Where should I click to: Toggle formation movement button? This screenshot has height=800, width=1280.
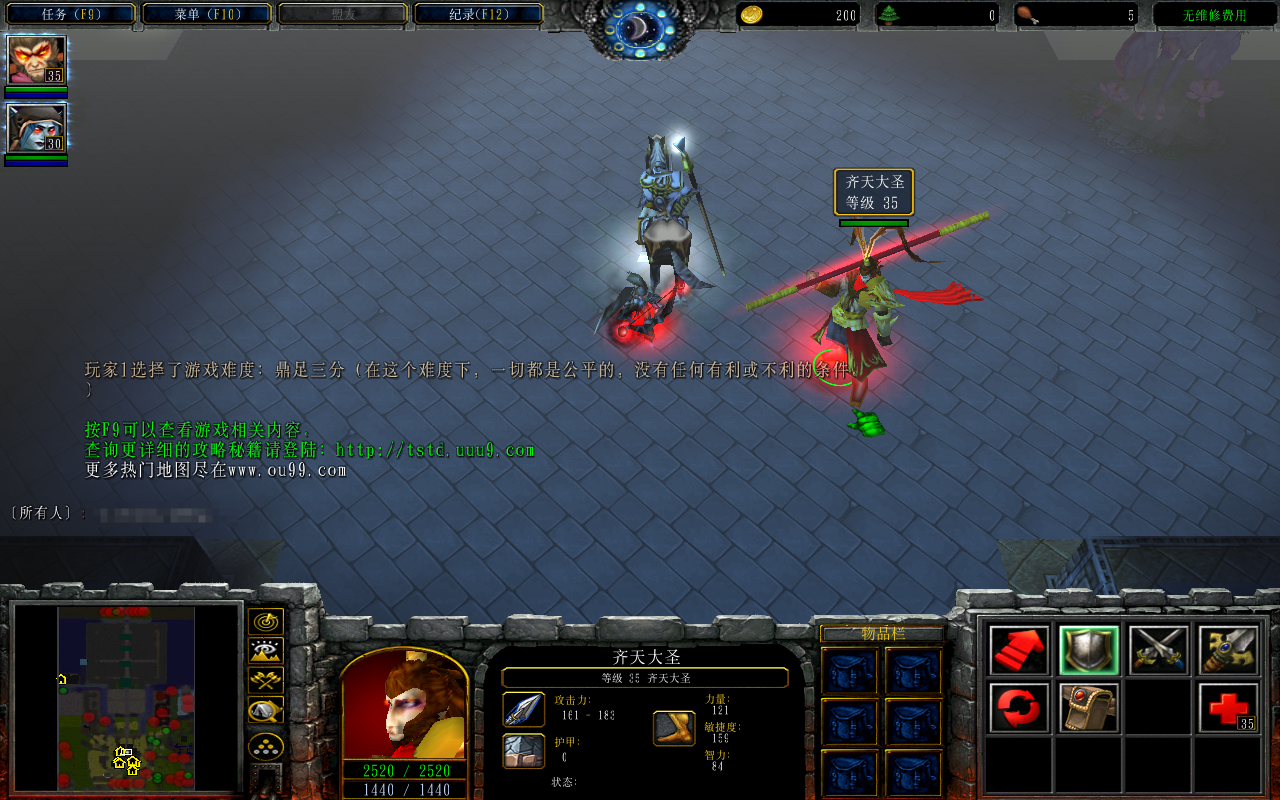265,746
